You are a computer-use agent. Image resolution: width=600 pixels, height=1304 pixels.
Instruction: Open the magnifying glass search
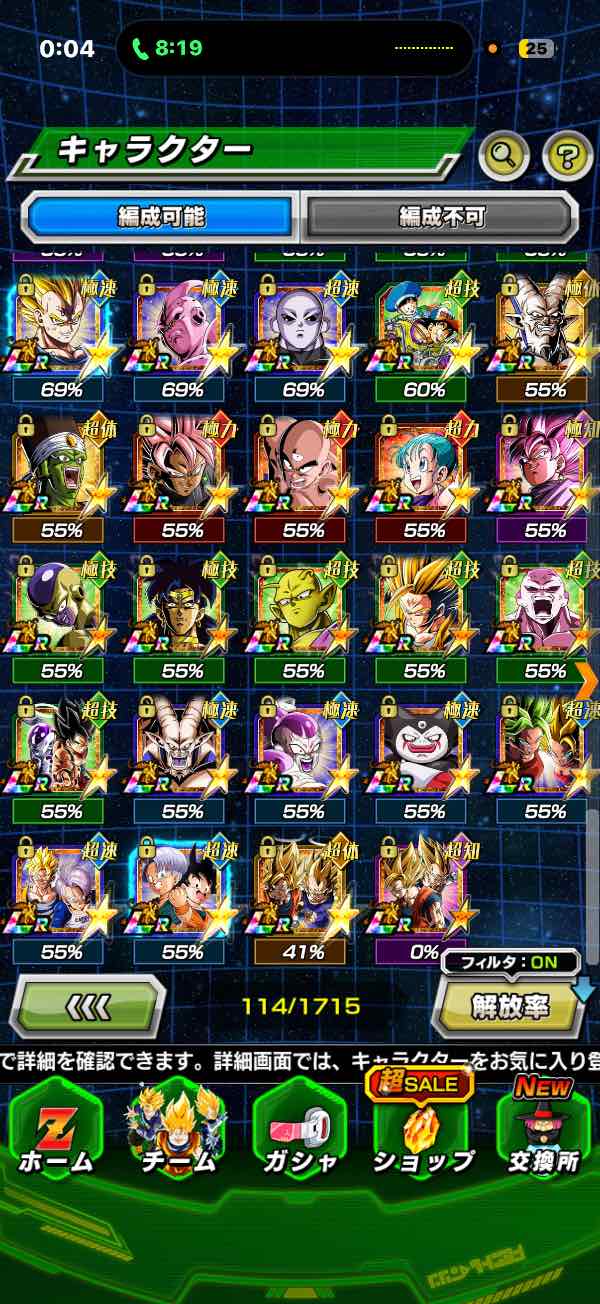[504, 154]
